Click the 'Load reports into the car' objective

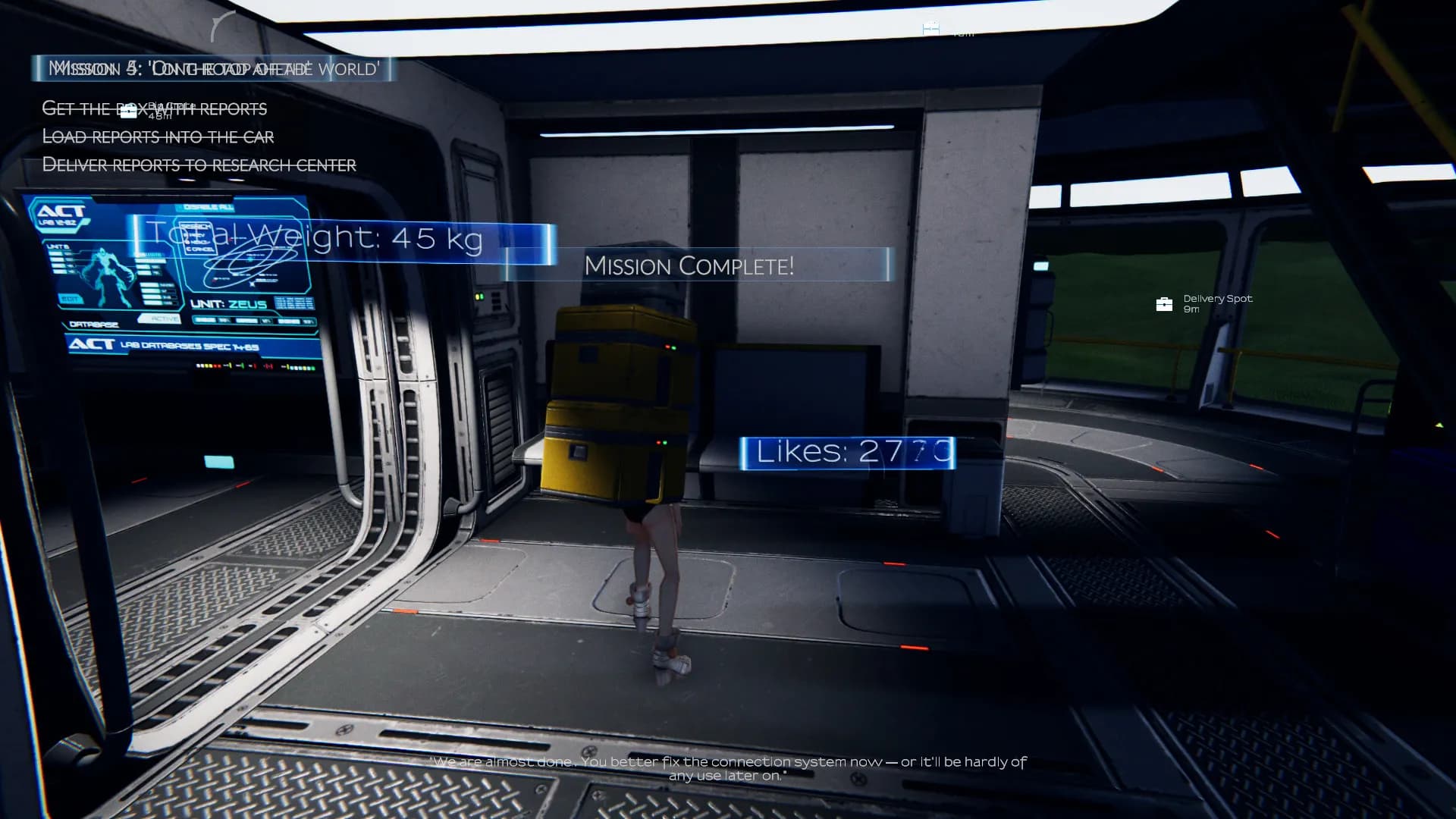click(x=158, y=136)
